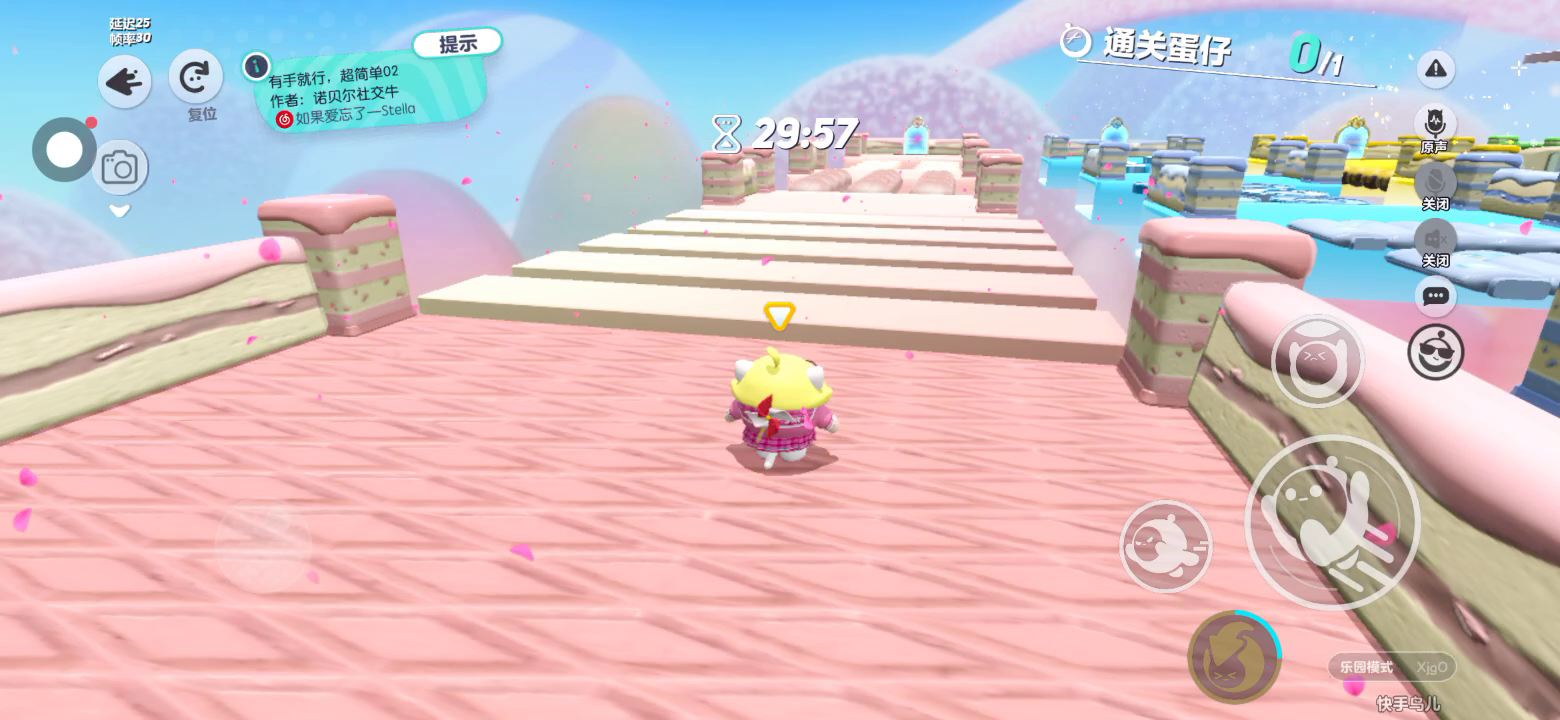Take a screenshot with the camera icon
The height and width of the screenshot is (720, 1560).
click(120, 167)
